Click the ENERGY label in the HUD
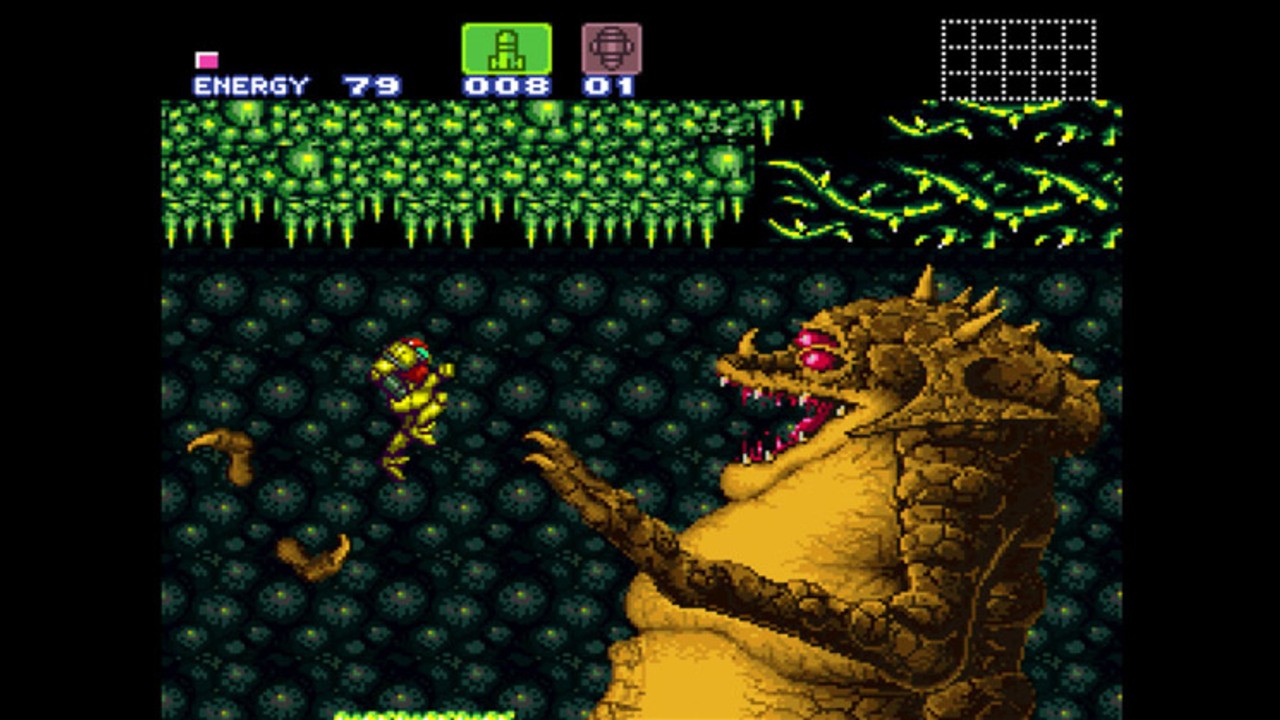This screenshot has height=720, width=1280. pyautogui.click(x=250, y=85)
